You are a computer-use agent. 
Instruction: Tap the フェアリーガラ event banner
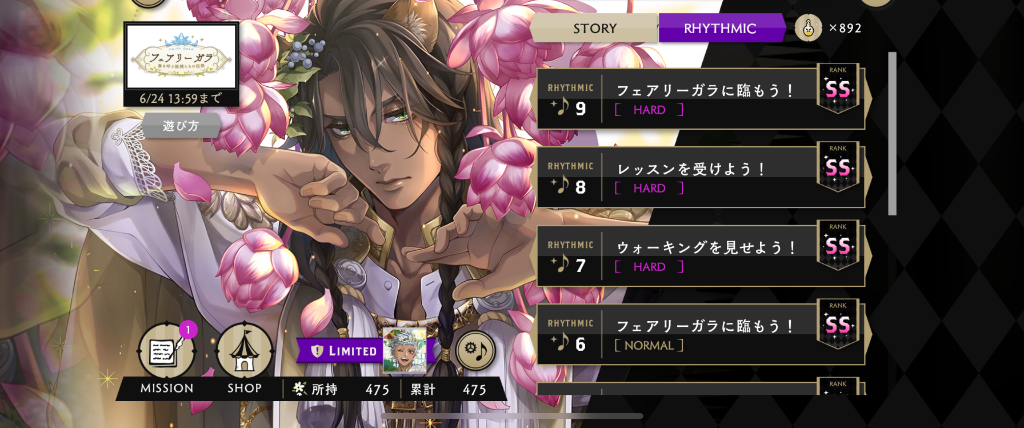(x=181, y=57)
